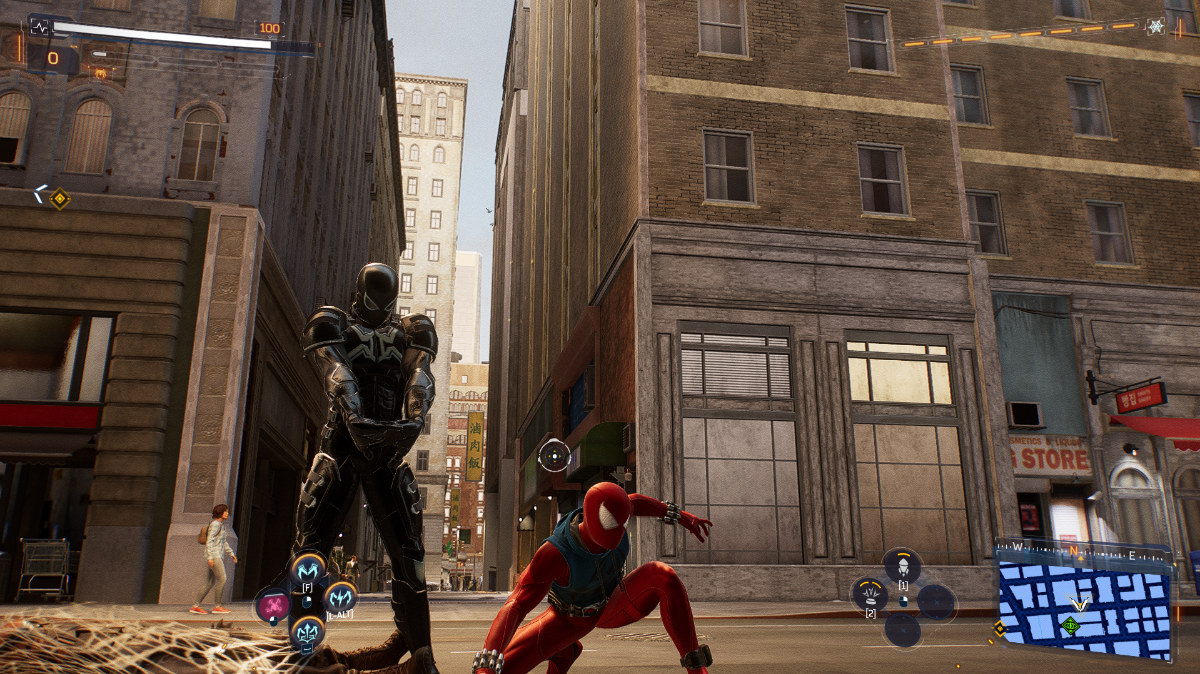Choose the gadget slot labeled 2

pyautogui.click(x=870, y=594)
